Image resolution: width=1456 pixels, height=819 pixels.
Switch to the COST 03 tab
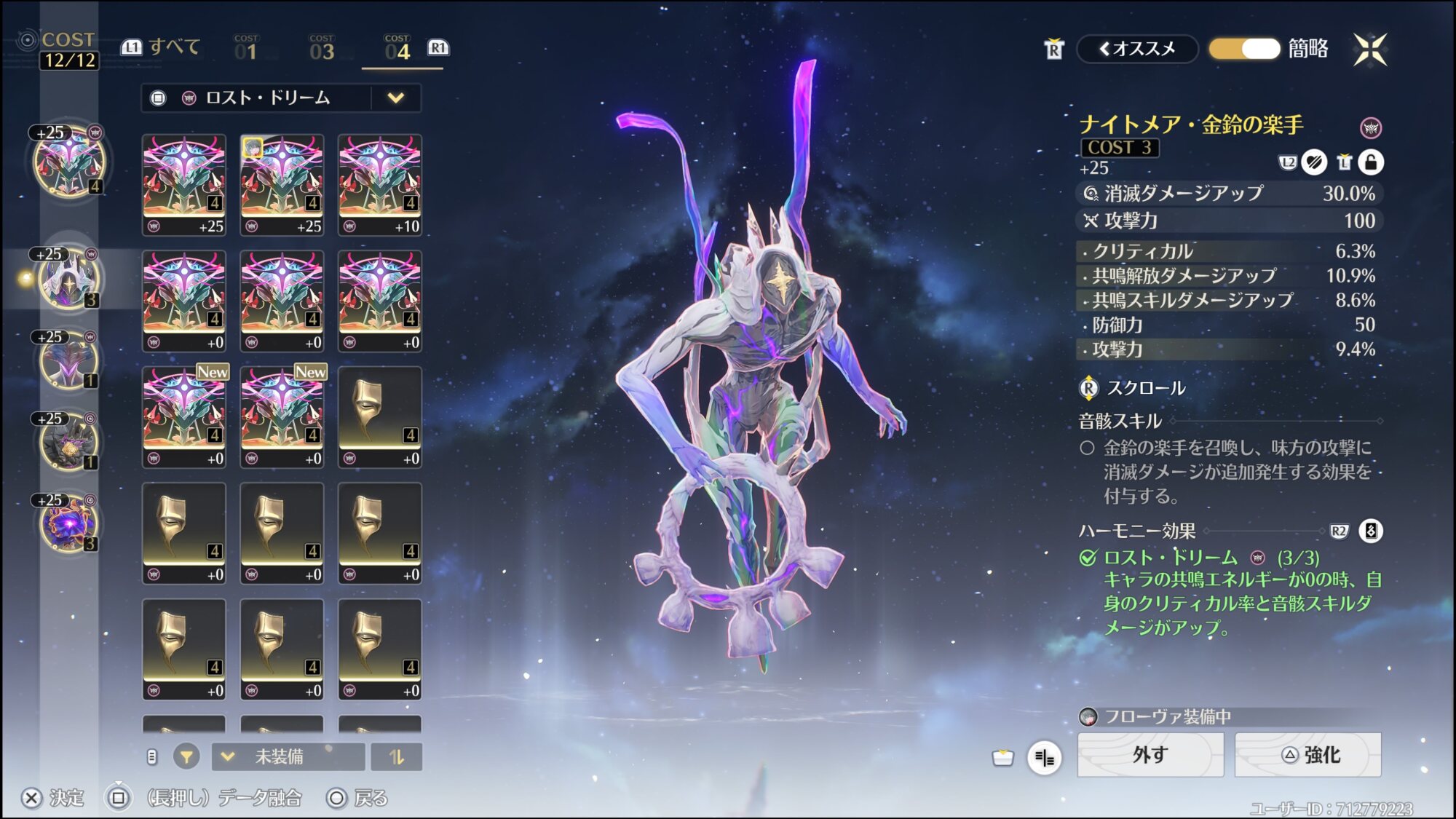(x=321, y=49)
